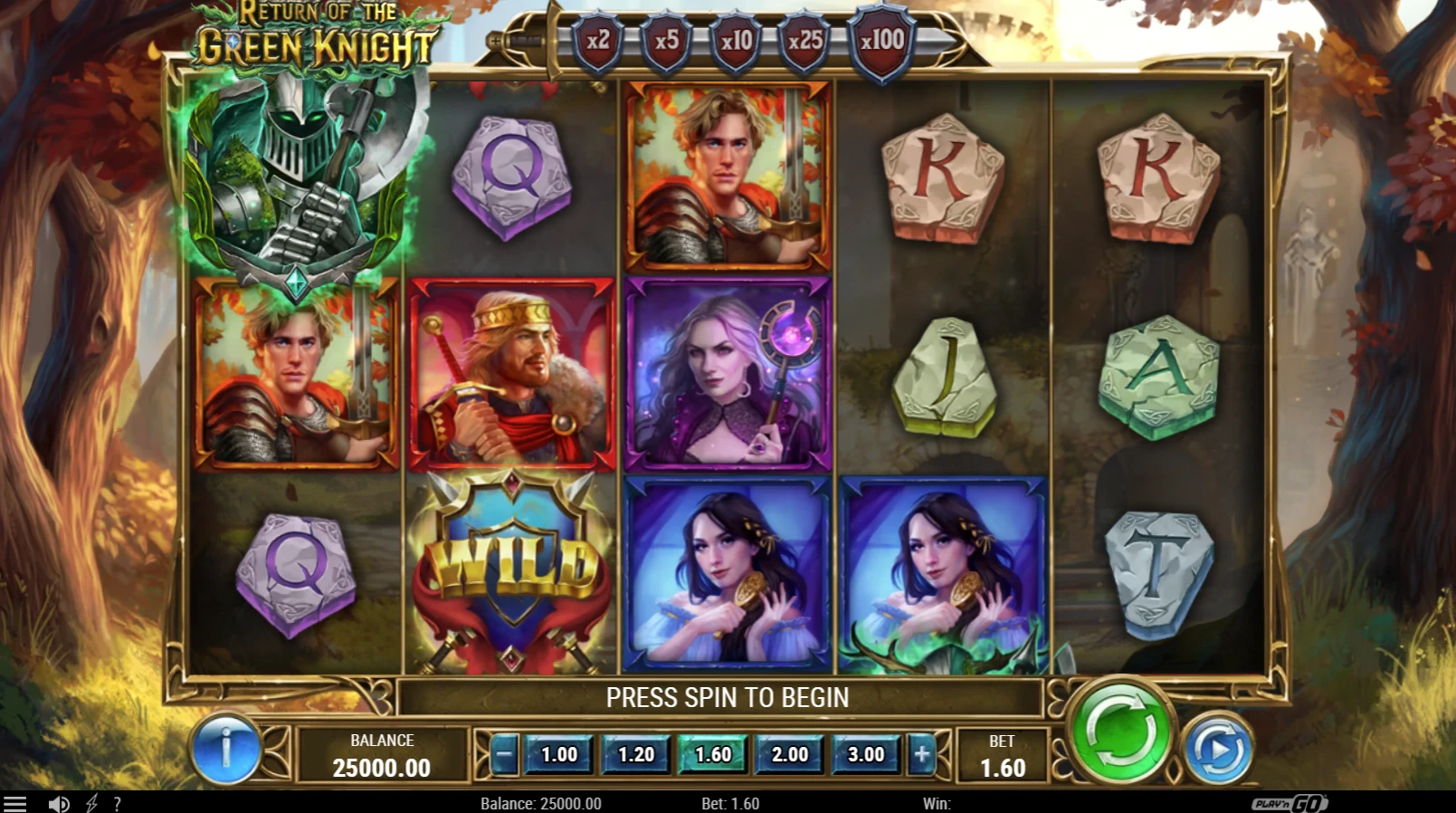Image resolution: width=1456 pixels, height=813 pixels.
Task: Toggle fast play lightning bolt
Action: click(x=91, y=804)
